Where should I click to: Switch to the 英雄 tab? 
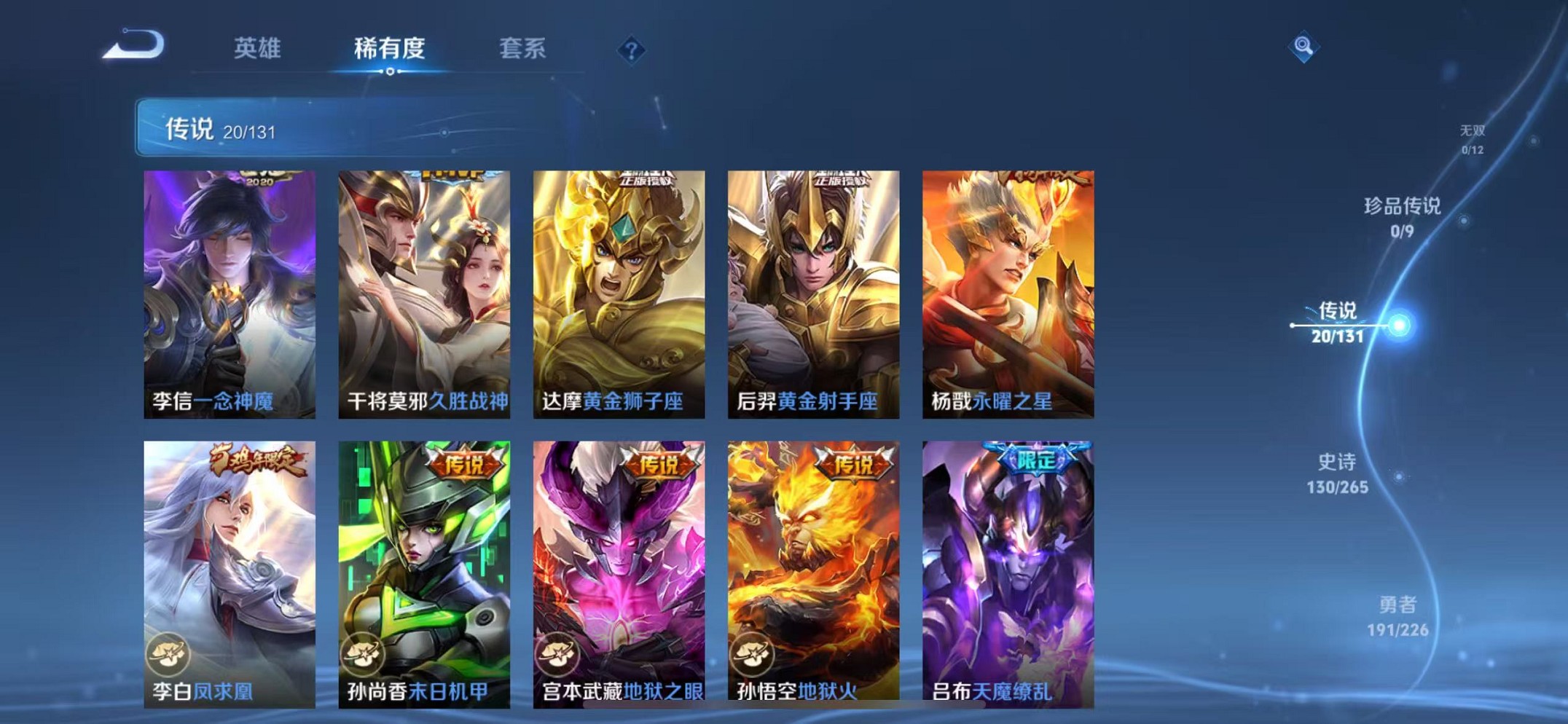[x=257, y=50]
